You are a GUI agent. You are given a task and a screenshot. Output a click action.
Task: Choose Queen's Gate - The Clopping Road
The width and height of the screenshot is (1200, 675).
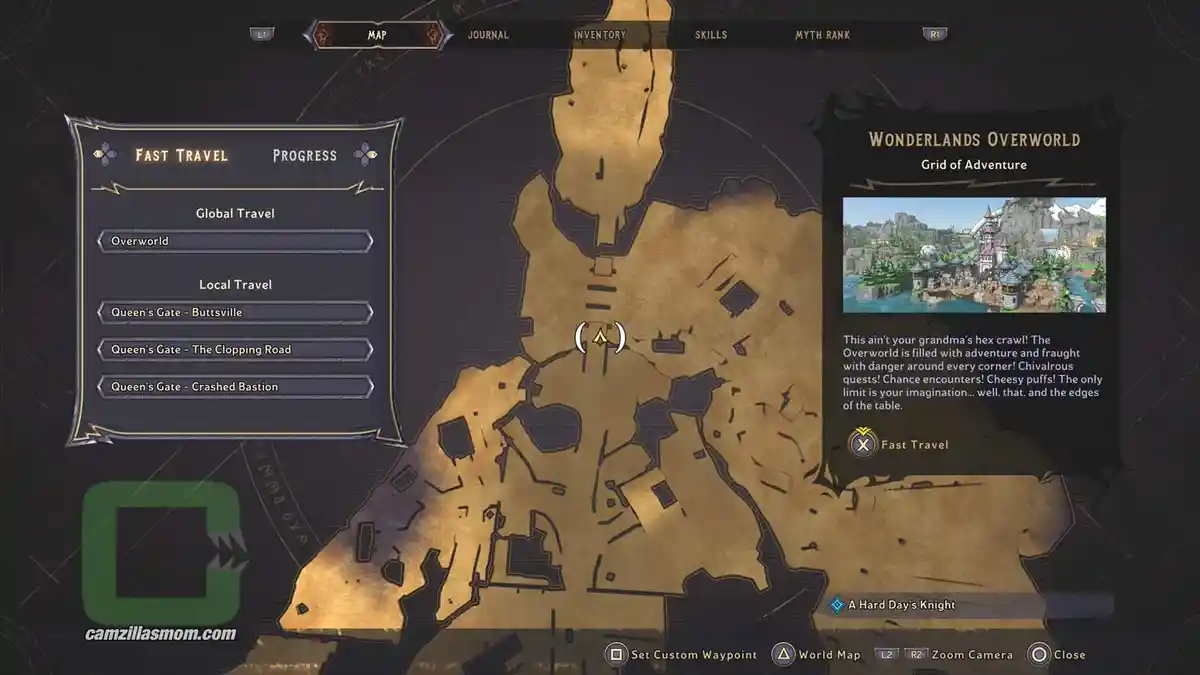235,349
